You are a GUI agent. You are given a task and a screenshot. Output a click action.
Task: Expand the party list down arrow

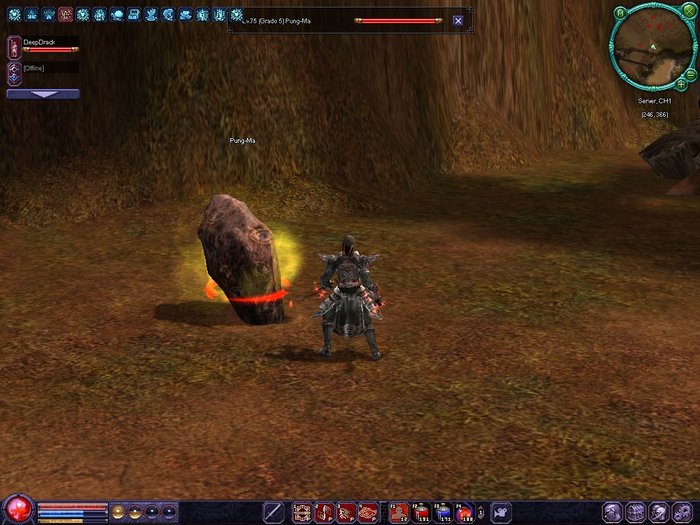click(x=43, y=94)
